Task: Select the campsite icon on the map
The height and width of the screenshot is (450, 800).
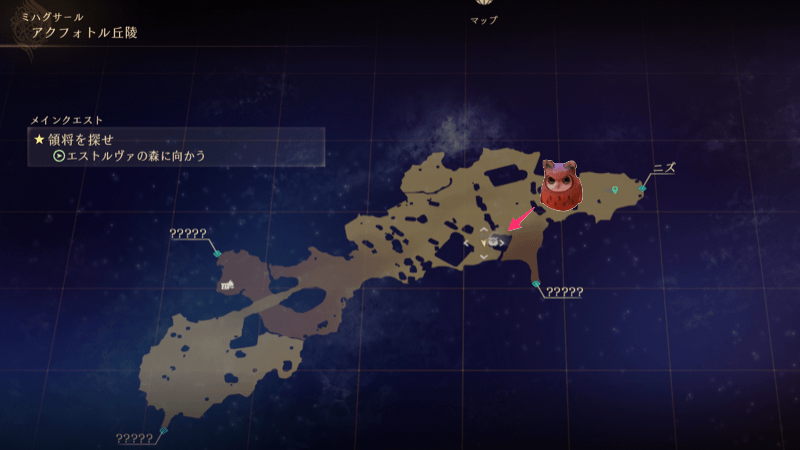Action: click(x=227, y=285)
